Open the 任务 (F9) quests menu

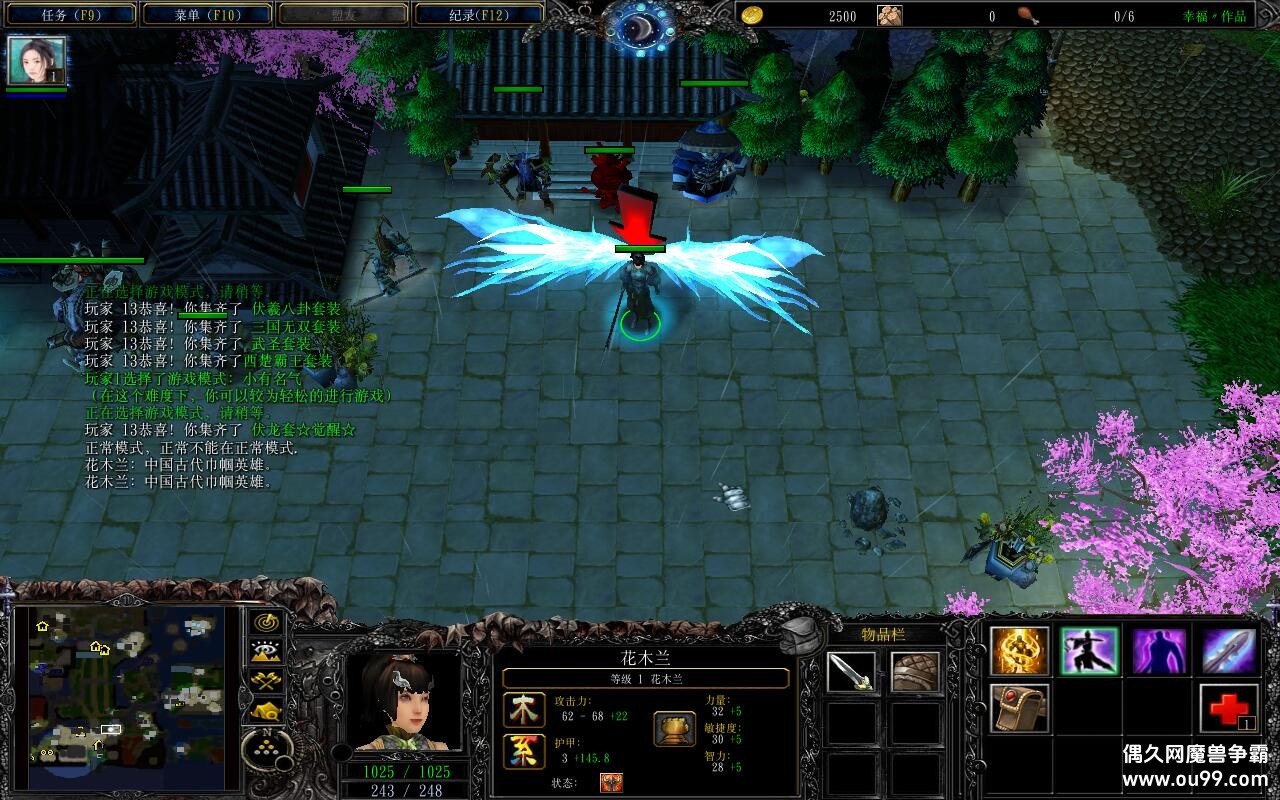pyautogui.click(x=70, y=14)
